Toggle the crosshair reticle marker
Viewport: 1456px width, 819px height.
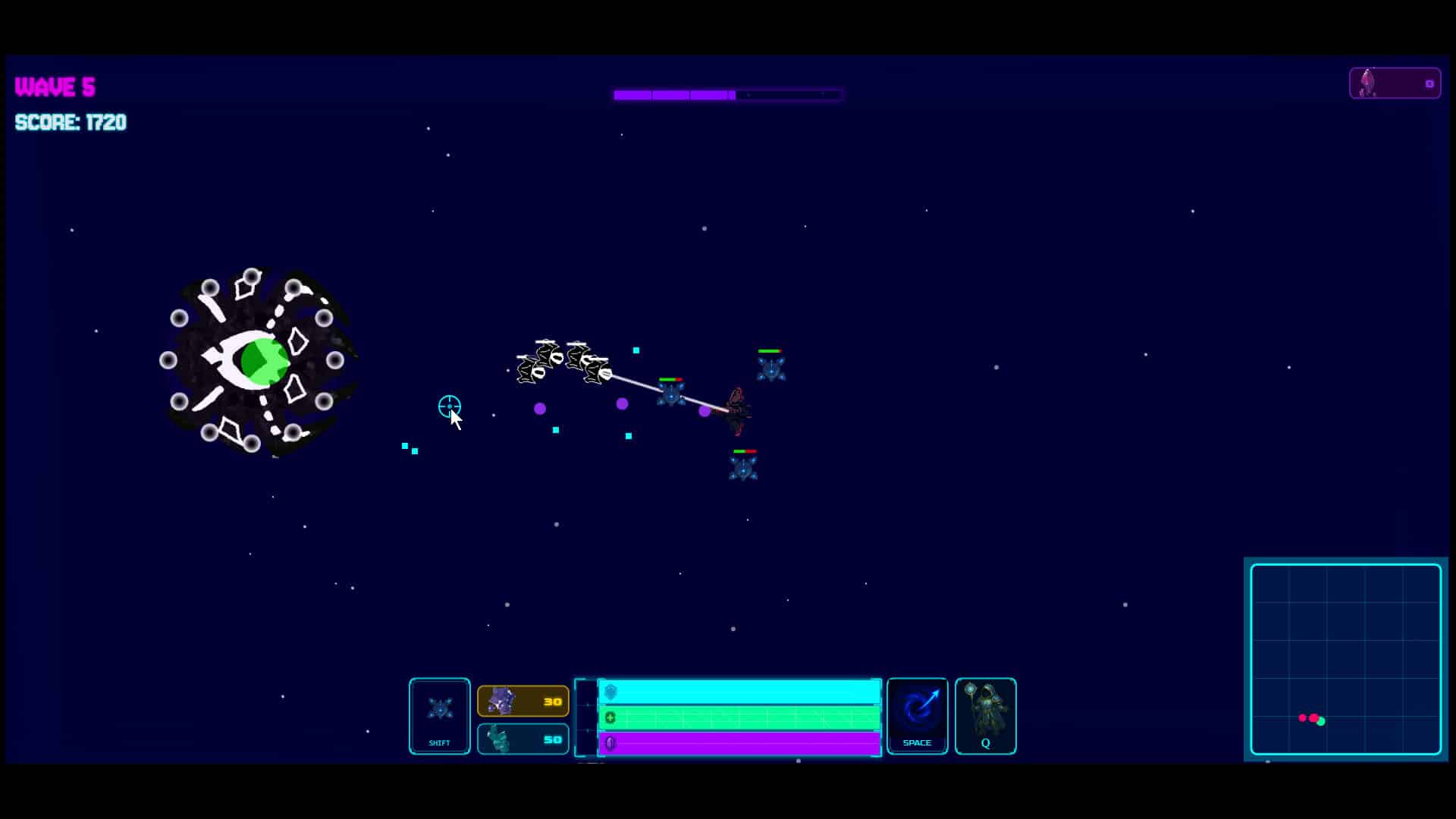(x=449, y=407)
